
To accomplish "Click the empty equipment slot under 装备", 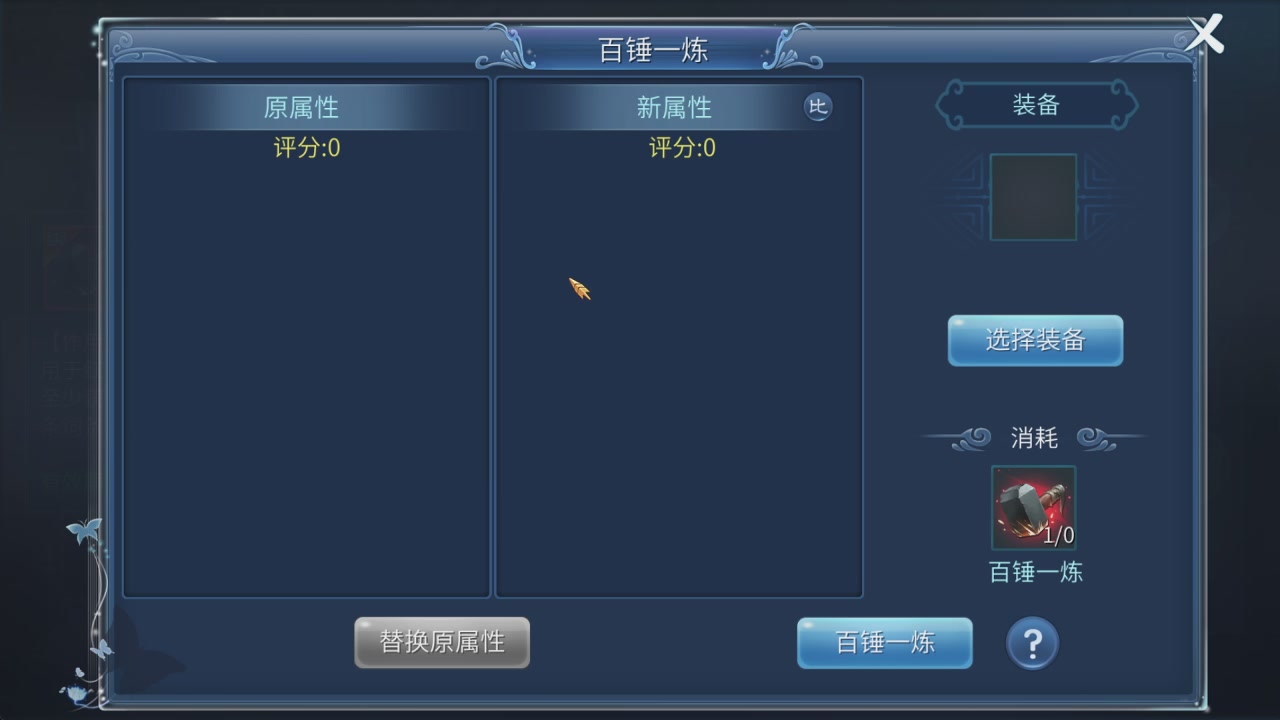I will (1033, 196).
